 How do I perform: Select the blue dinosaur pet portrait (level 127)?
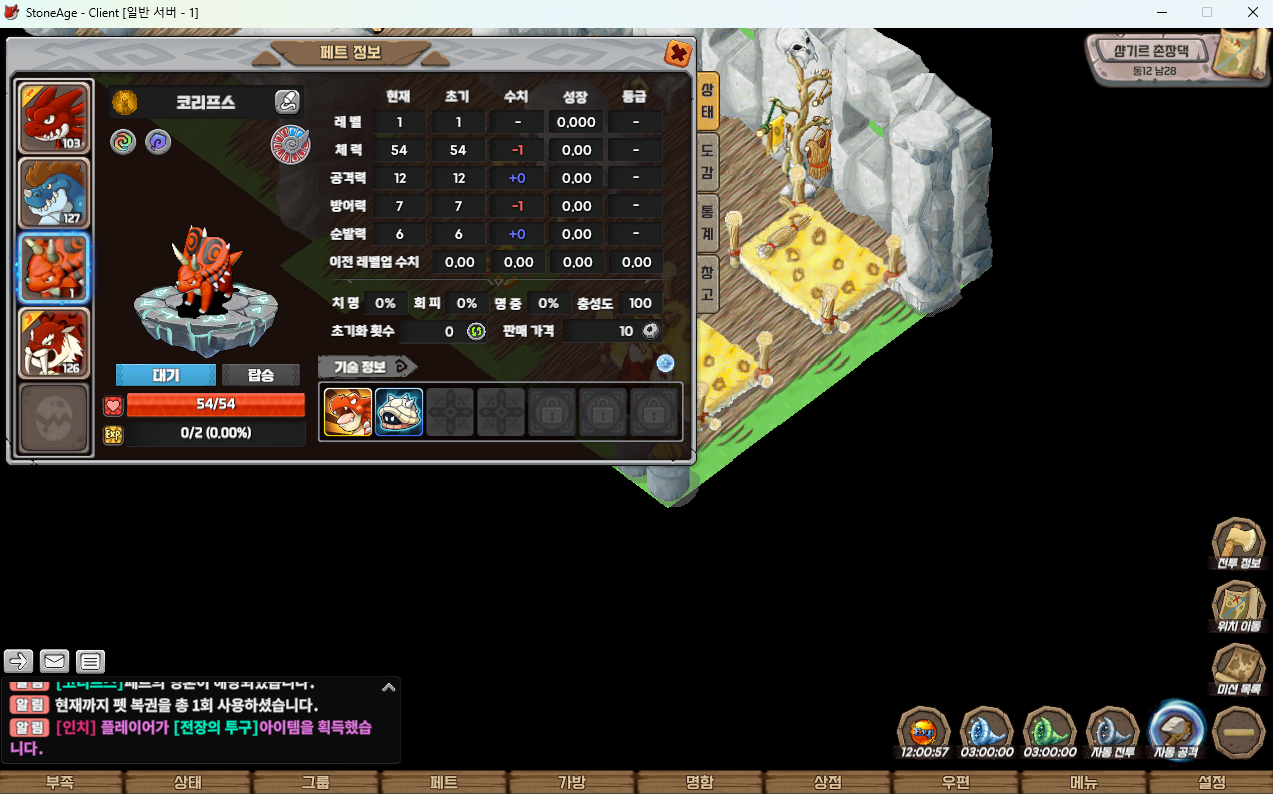pyautogui.click(x=55, y=193)
